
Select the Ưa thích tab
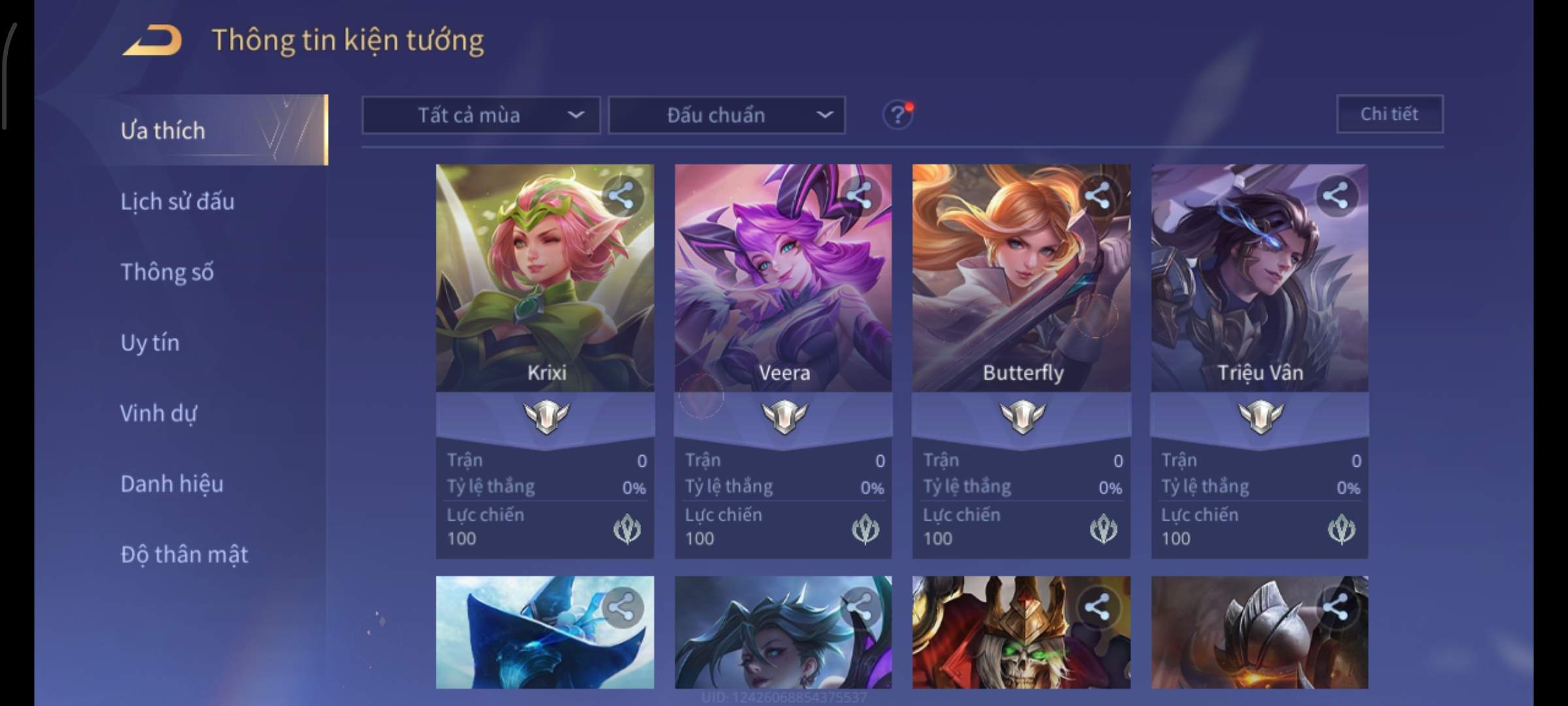click(163, 131)
